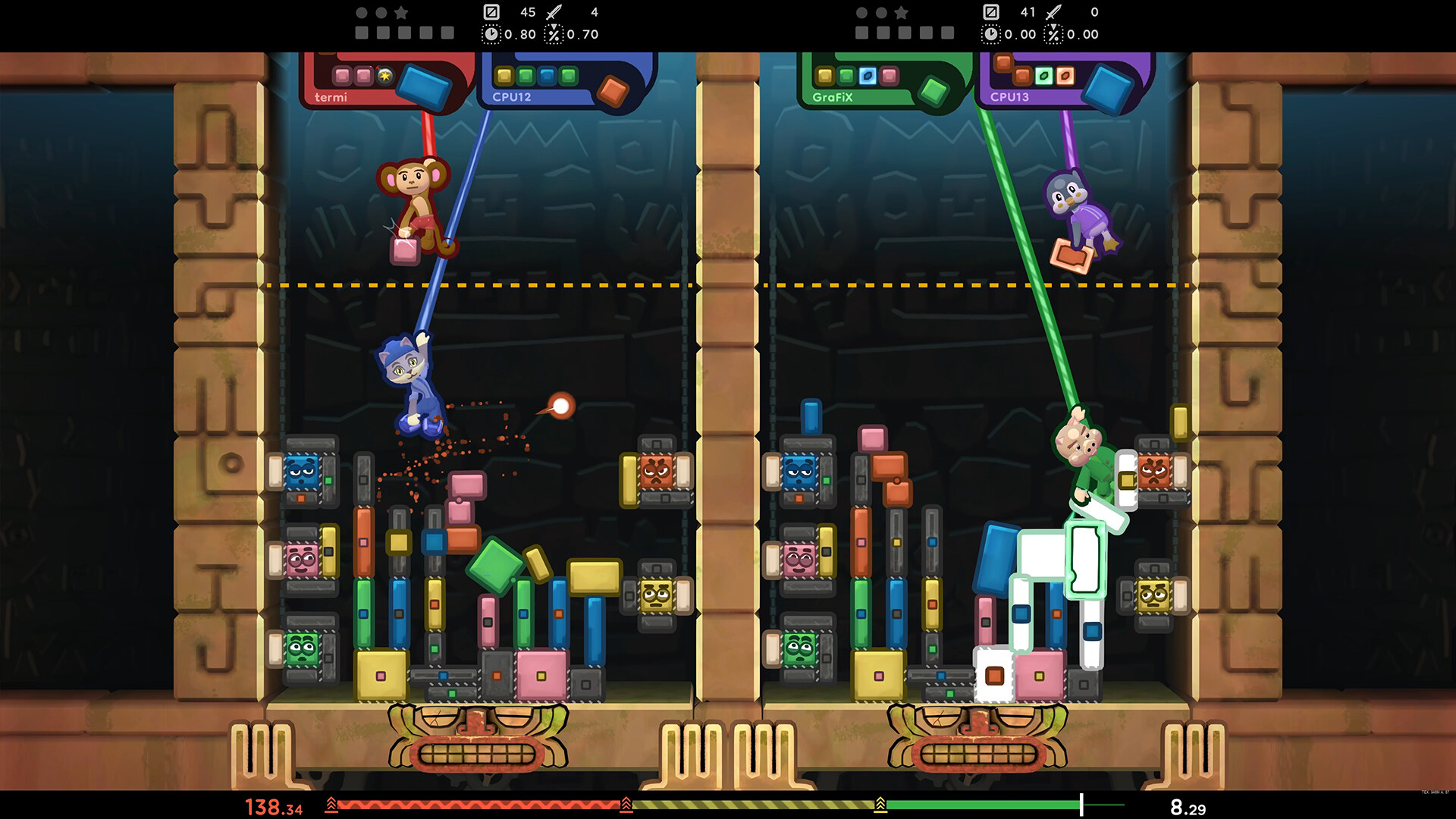Click the block counter icon showing 41

pos(993,12)
